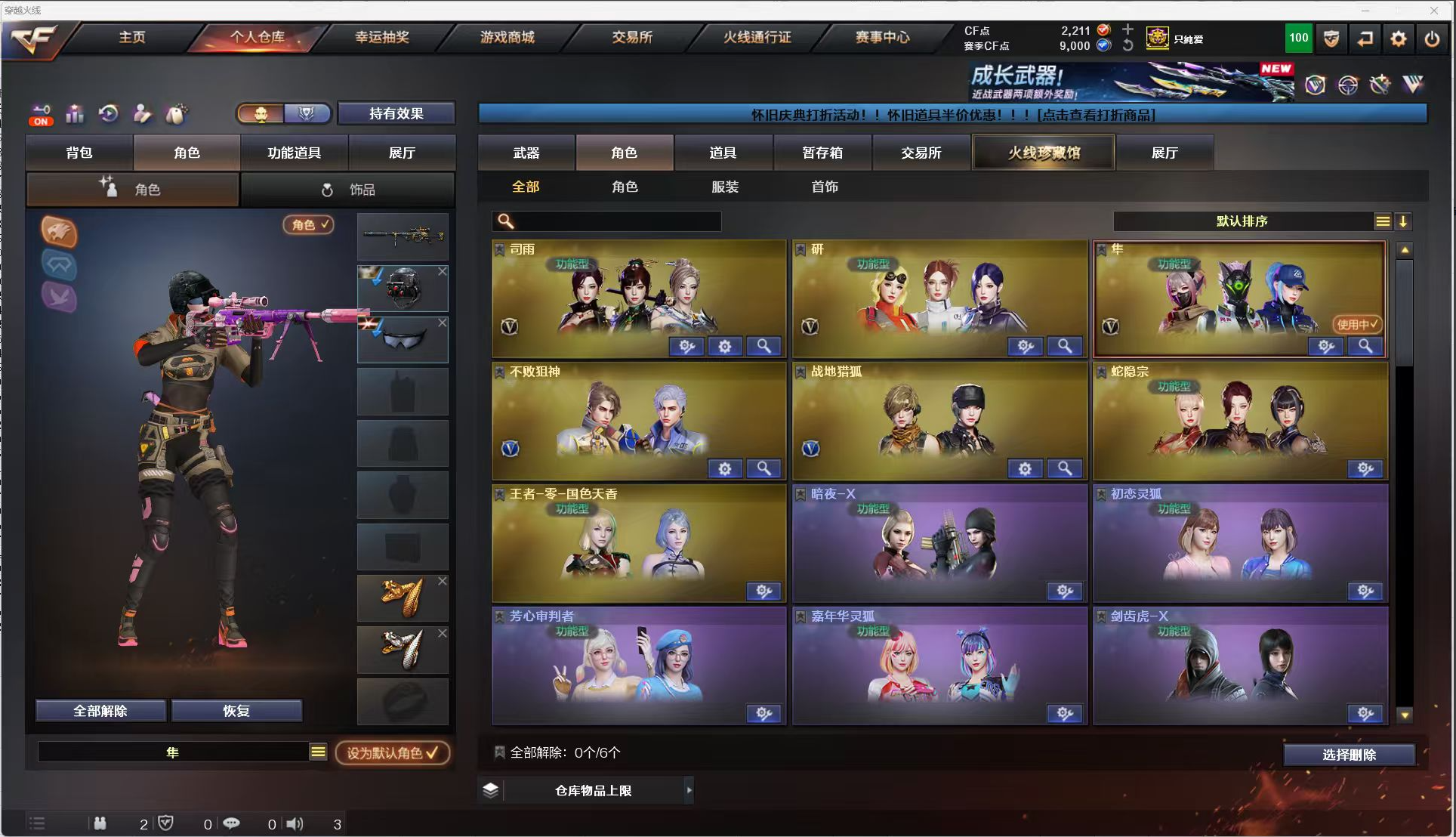Click the 全部解除 unequip all button

[x=100, y=711]
